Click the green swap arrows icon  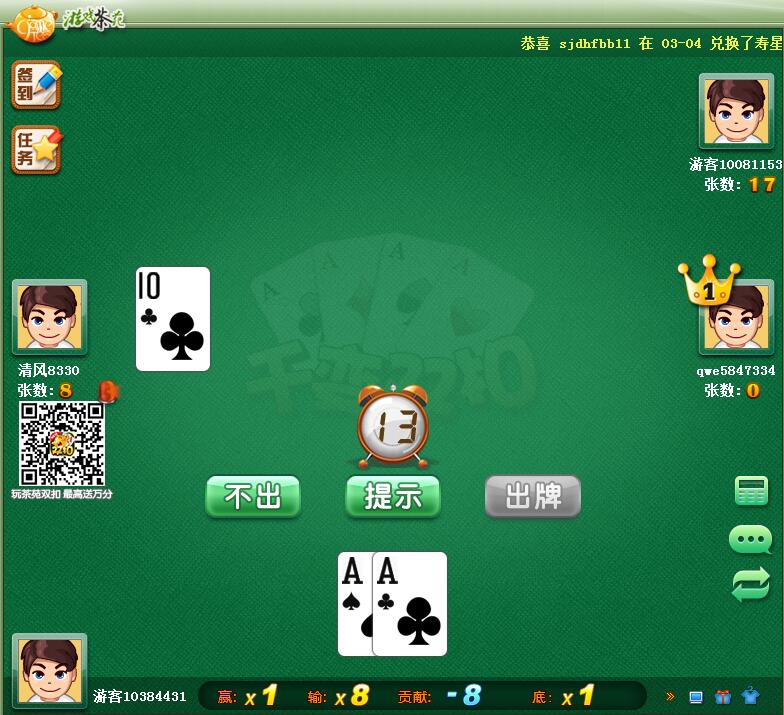point(750,584)
